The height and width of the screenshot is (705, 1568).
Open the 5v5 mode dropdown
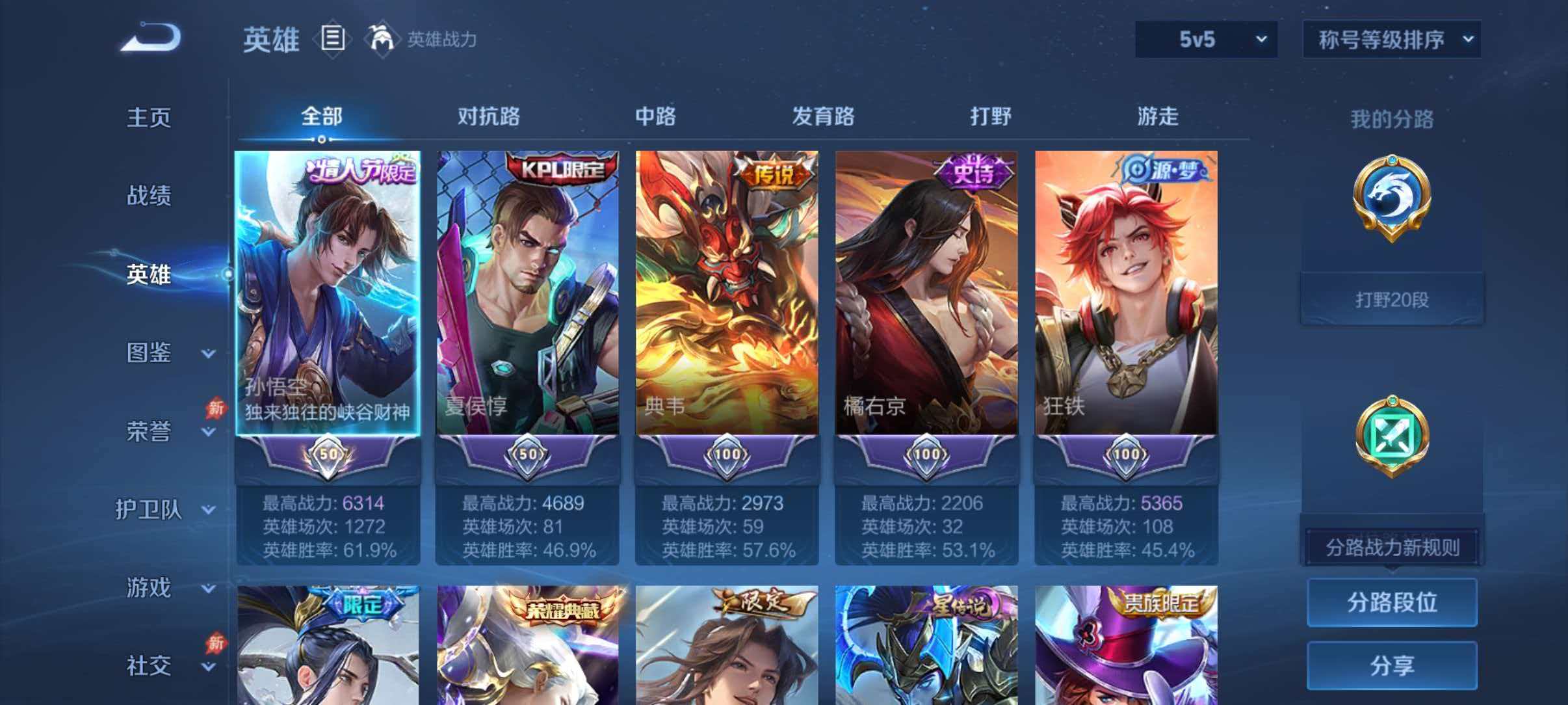[1206, 39]
